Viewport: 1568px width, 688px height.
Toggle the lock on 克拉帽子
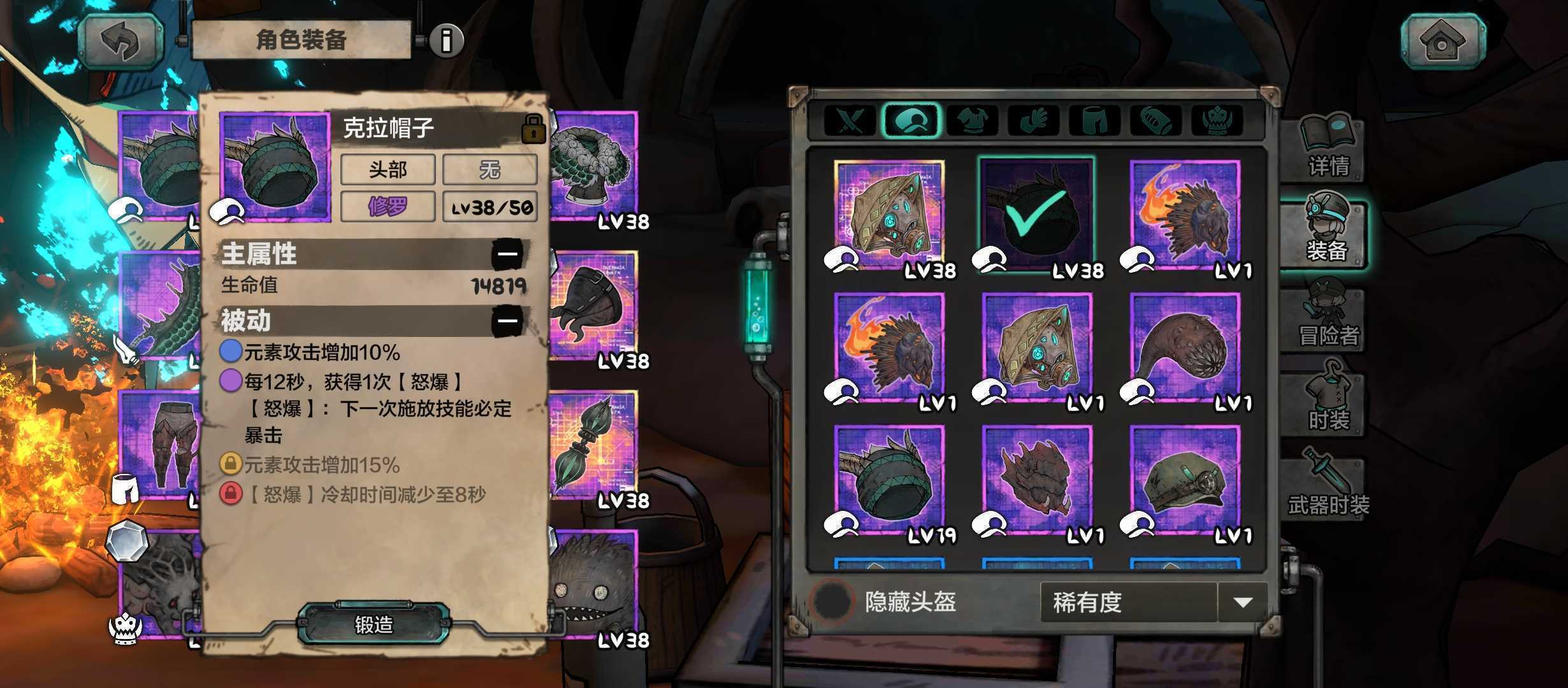click(x=533, y=128)
